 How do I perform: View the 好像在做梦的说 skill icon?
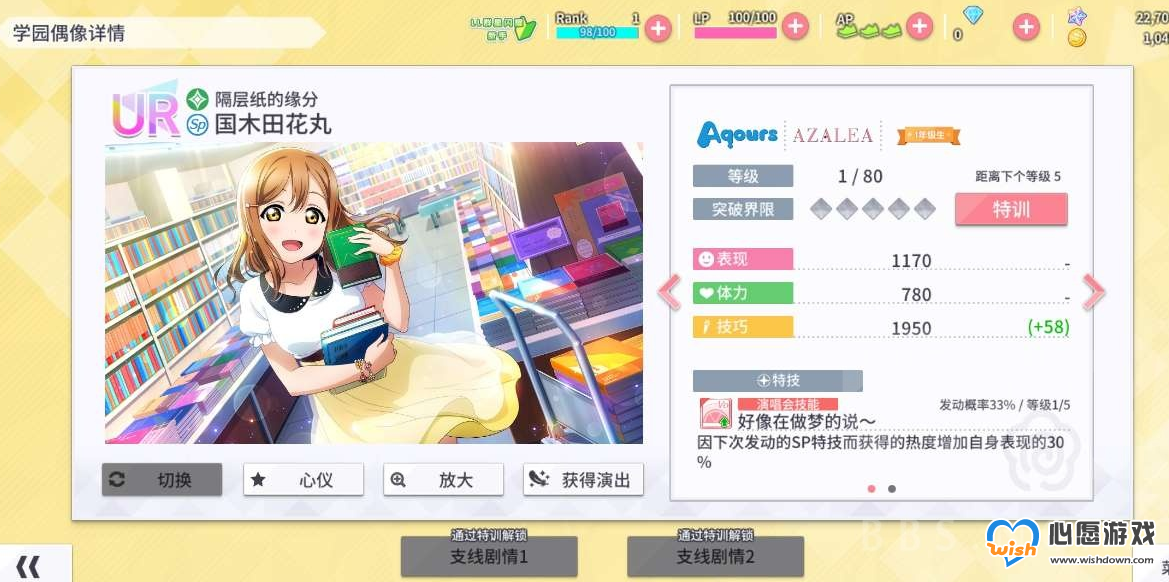tap(716, 414)
